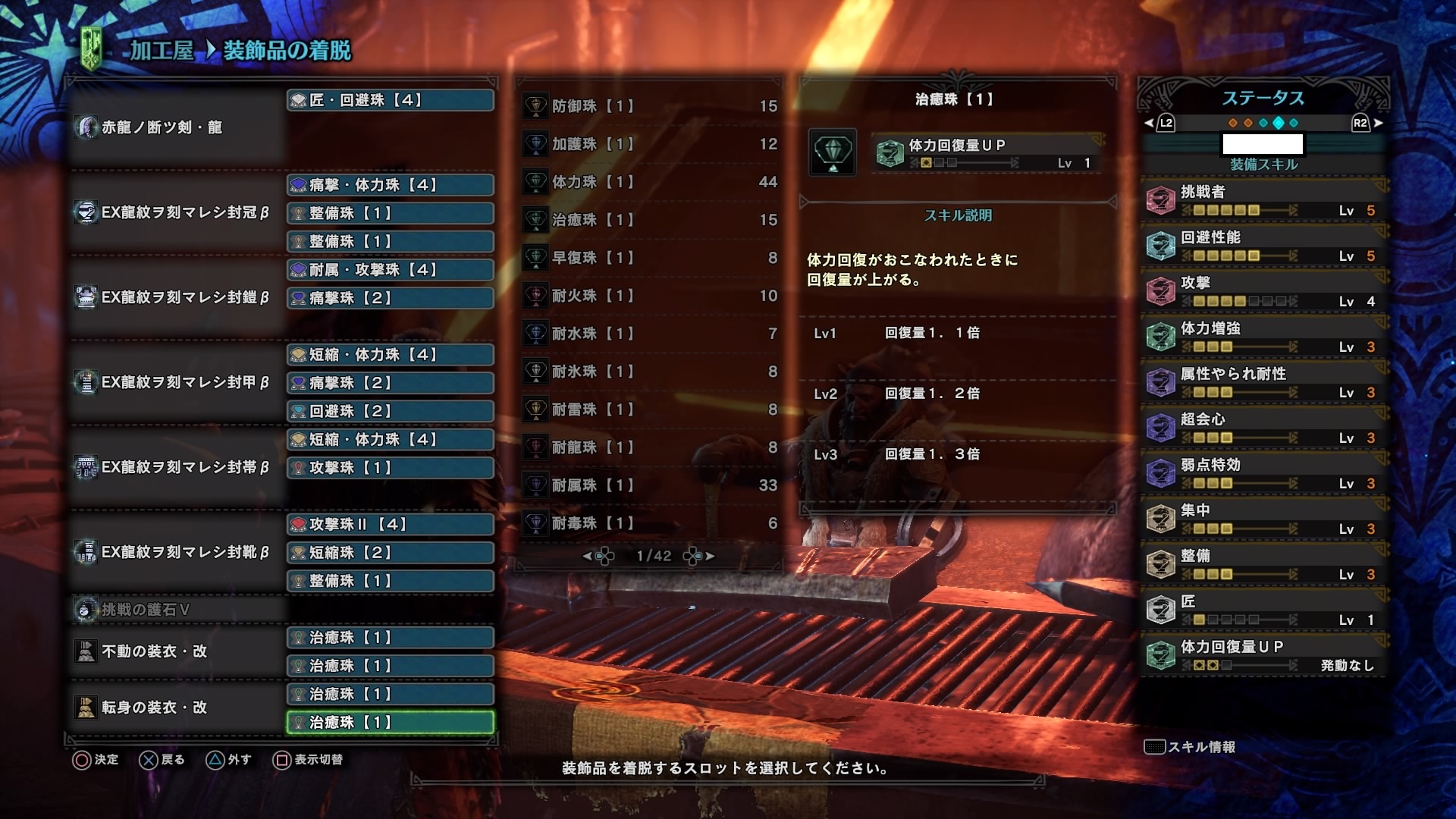Pick the 攻撃珠II【4】 decoration slot
The image size is (1456, 819).
point(391,524)
